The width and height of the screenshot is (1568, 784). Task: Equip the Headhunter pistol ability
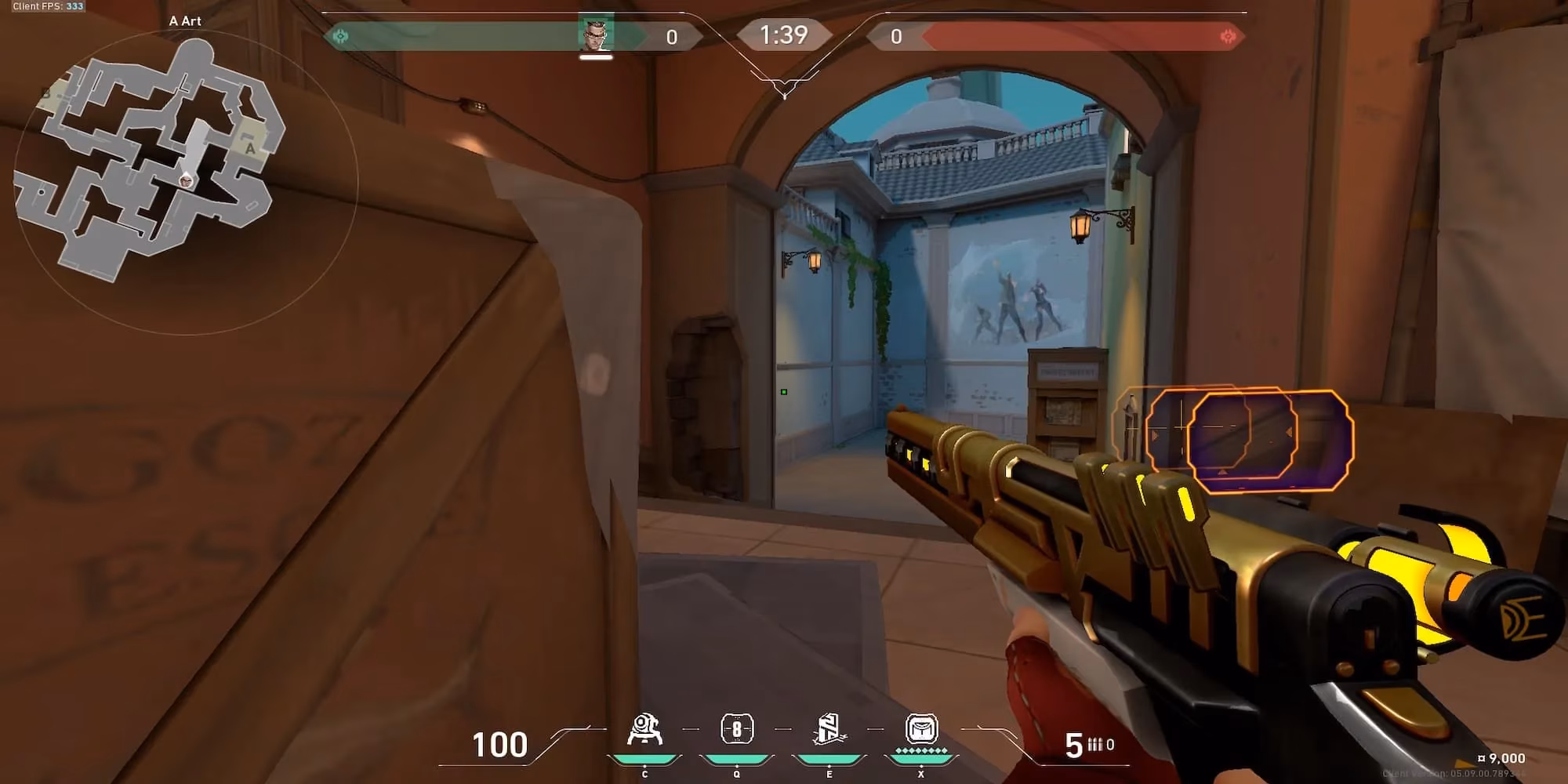(736, 730)
